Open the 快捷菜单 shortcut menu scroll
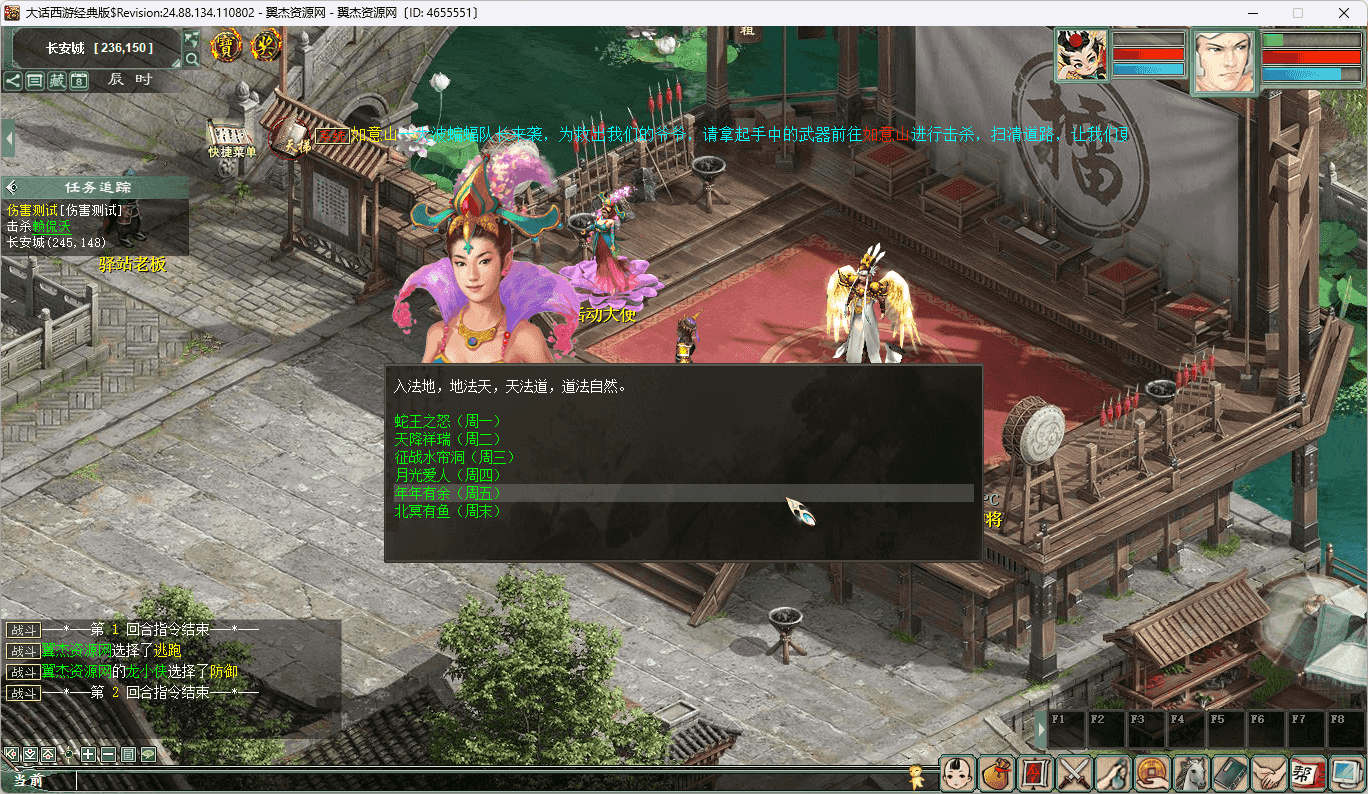This screenshot has height=794, width=1368. pyautogui.click(x=231, y=137)
